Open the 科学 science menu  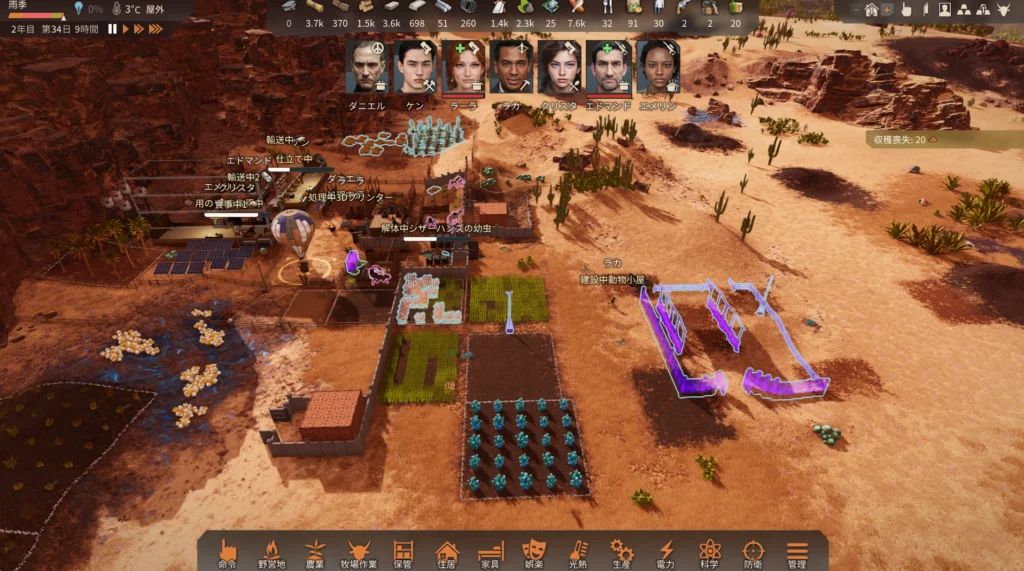710,553
